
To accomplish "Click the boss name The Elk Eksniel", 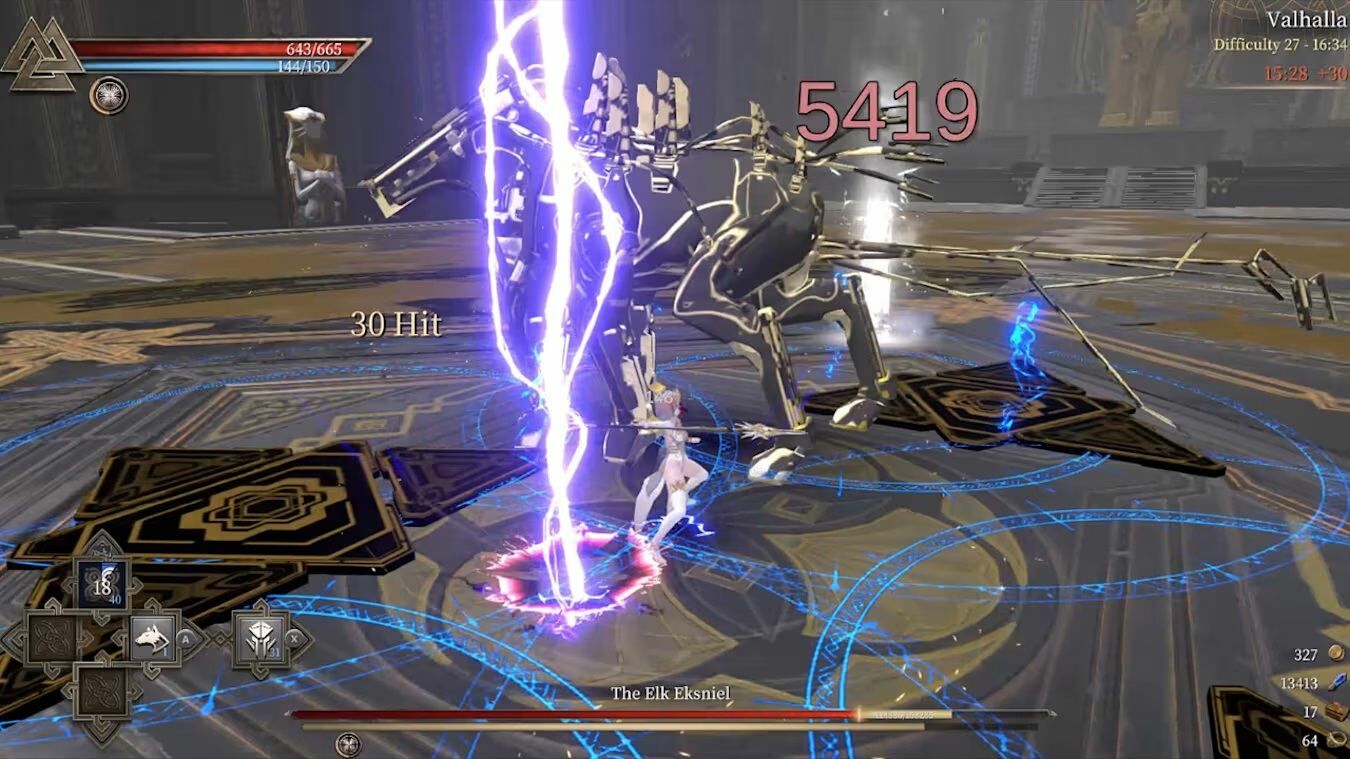I will point(672,691).
